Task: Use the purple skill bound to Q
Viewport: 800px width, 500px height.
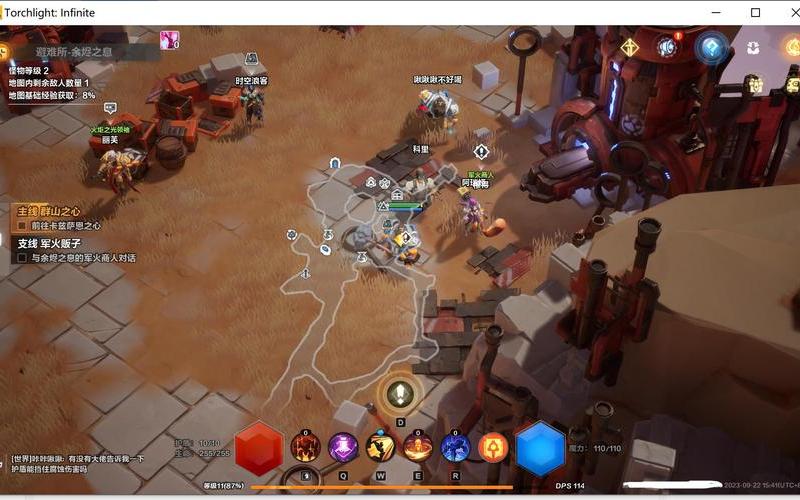Action: (343, 446)
